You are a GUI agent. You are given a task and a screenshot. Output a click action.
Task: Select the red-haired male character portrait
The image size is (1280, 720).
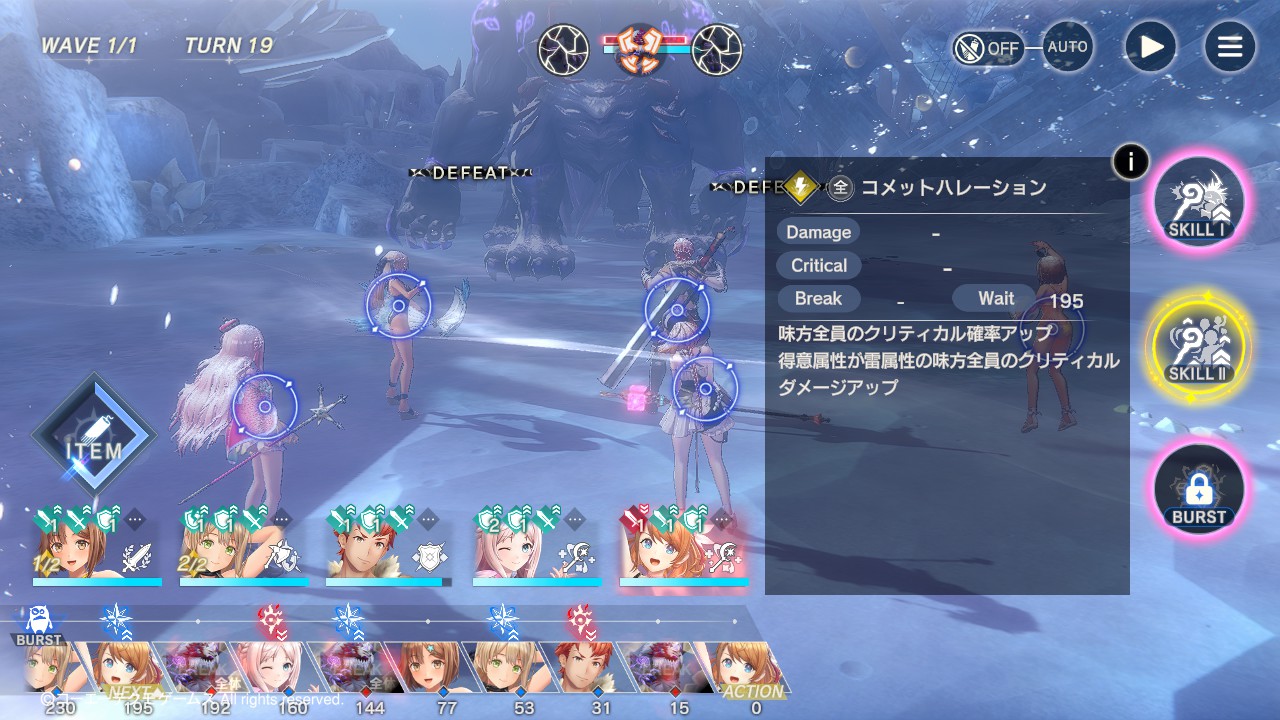[x=388, y=549]
